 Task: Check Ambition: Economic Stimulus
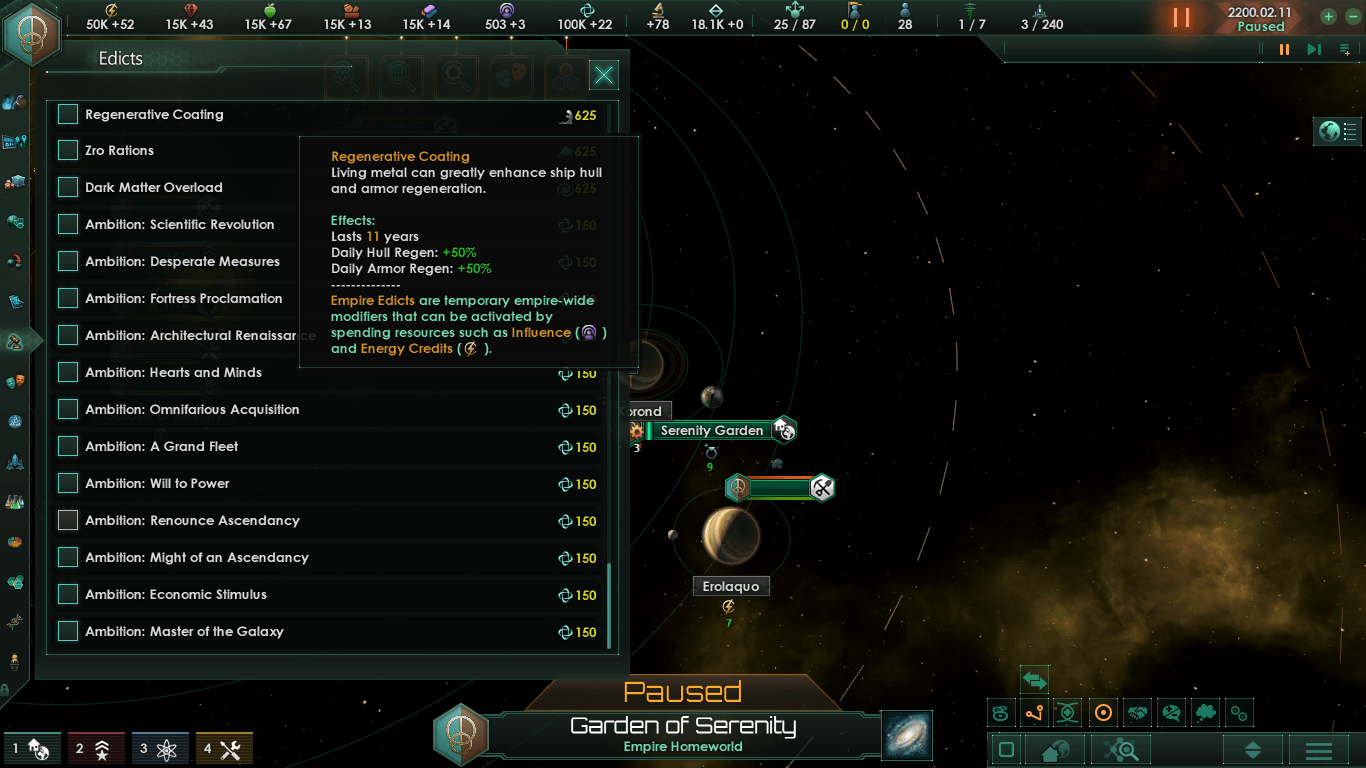click(x=68, y=595)
